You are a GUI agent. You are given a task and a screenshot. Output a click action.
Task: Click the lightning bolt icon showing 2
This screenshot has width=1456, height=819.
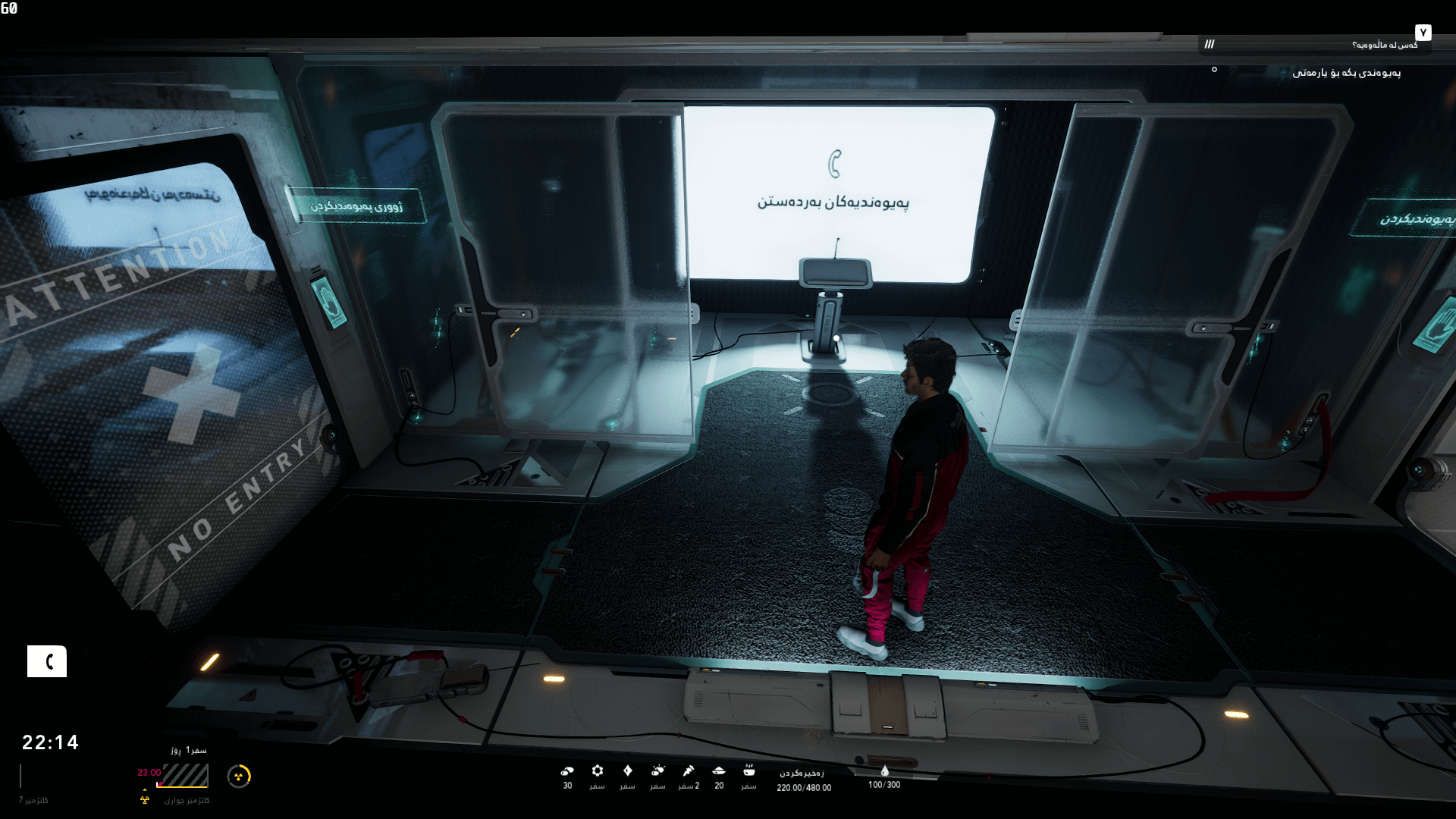687,770
